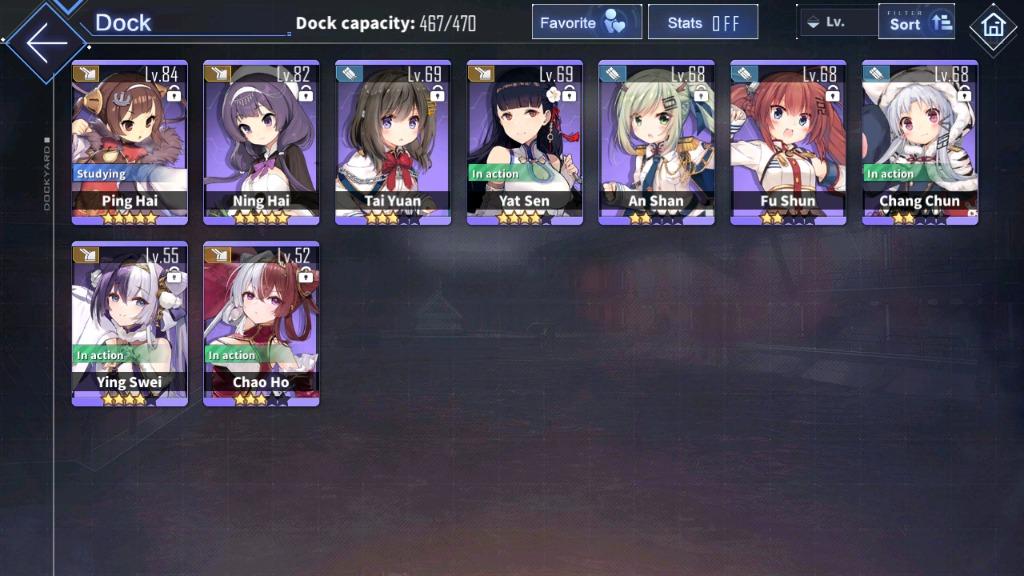Image resolution: width=1024 pixels, height=576 pixels.
Task: Select the Yat Sen ship card
Action: tap(525, 142)
